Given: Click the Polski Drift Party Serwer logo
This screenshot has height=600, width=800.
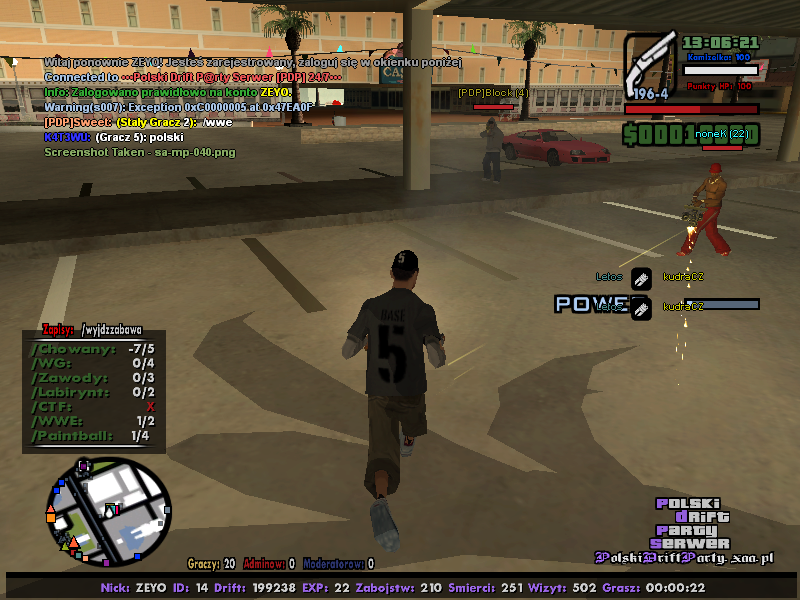Looking at the screenshot, I should (x=691, y=523).
